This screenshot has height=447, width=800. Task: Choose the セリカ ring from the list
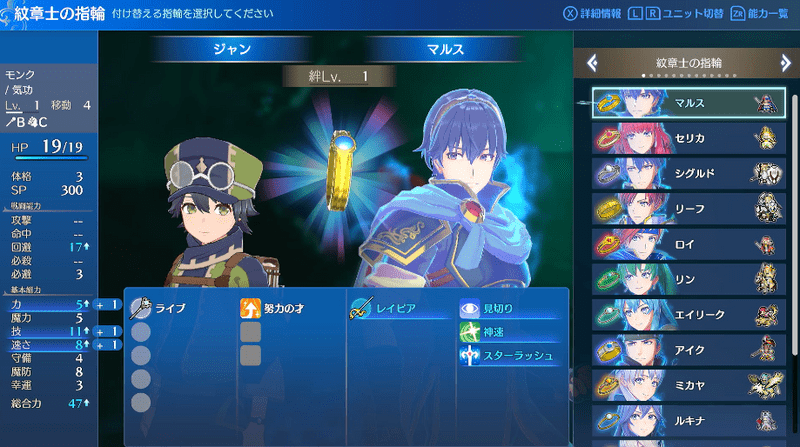(688, 137)
